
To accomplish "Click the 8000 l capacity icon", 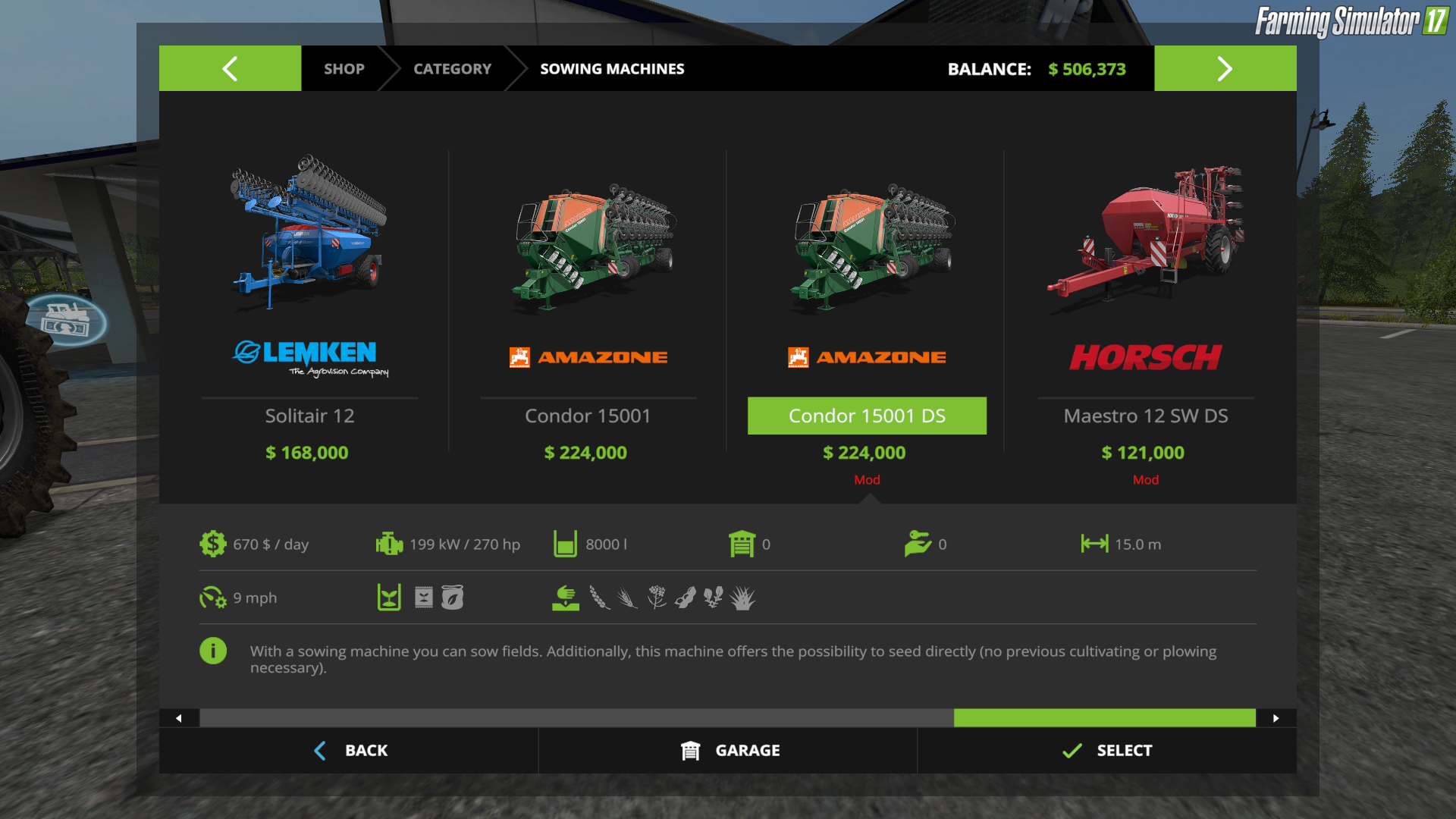I will tap(565, 544).
